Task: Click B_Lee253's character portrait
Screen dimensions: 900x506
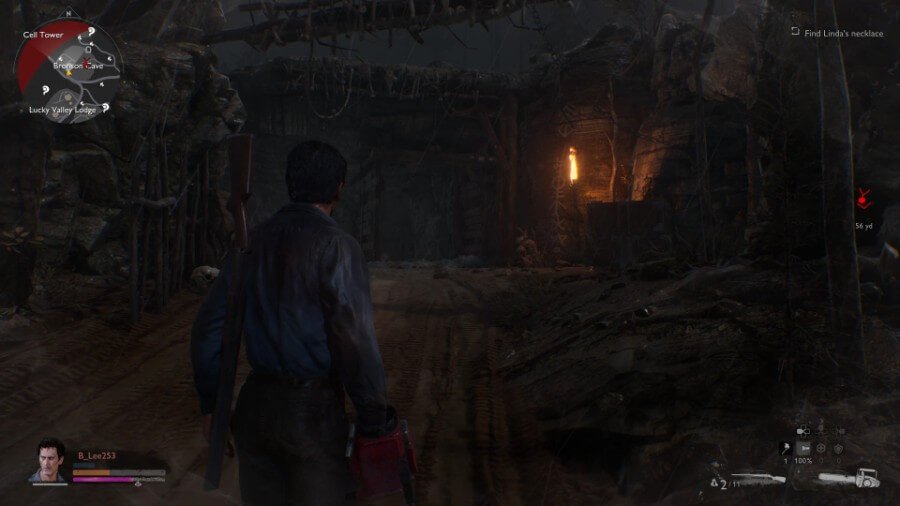Action: 48,460
